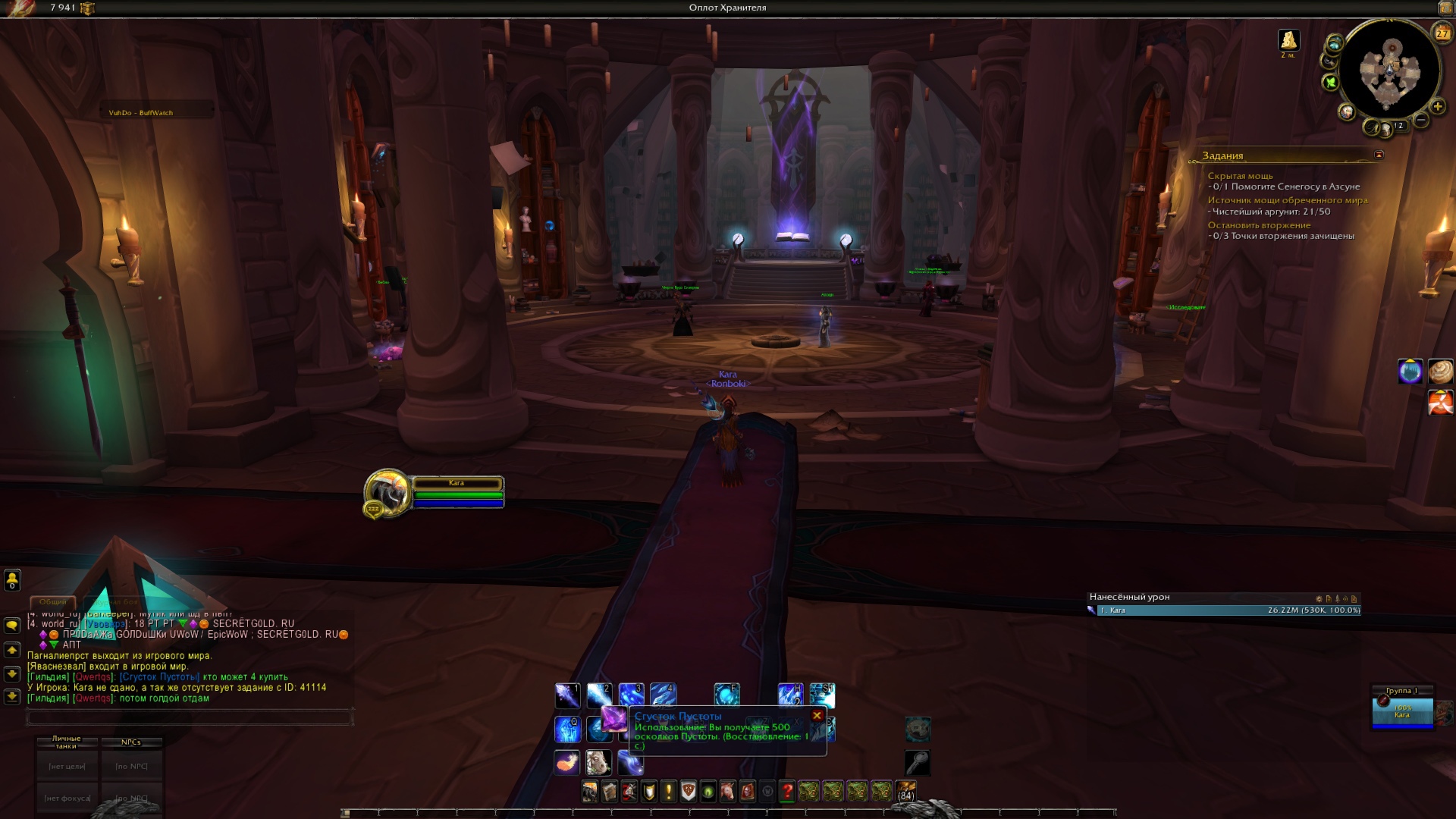This screenshot has width=1456, height=819.
Task: Switch to the Общий chat tab
Action: point(53,601)
